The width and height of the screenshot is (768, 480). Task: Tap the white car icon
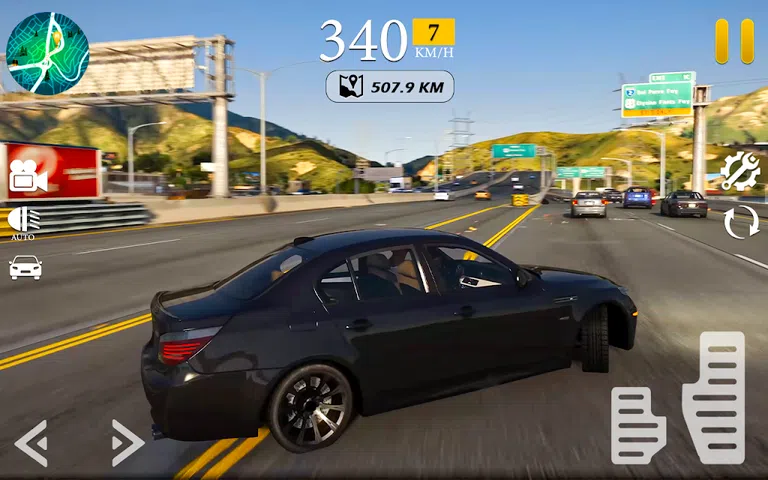(25, 267)
